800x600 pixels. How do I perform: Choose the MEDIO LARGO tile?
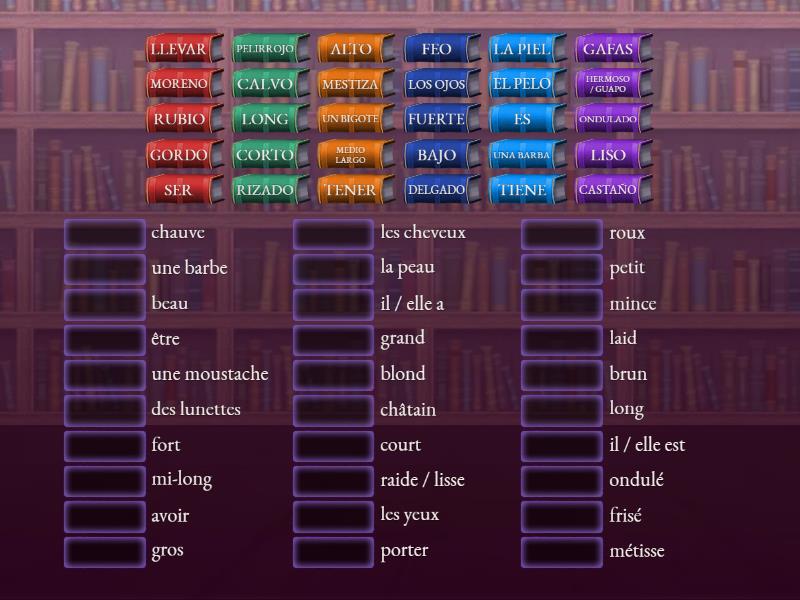[x=350, y=154]
